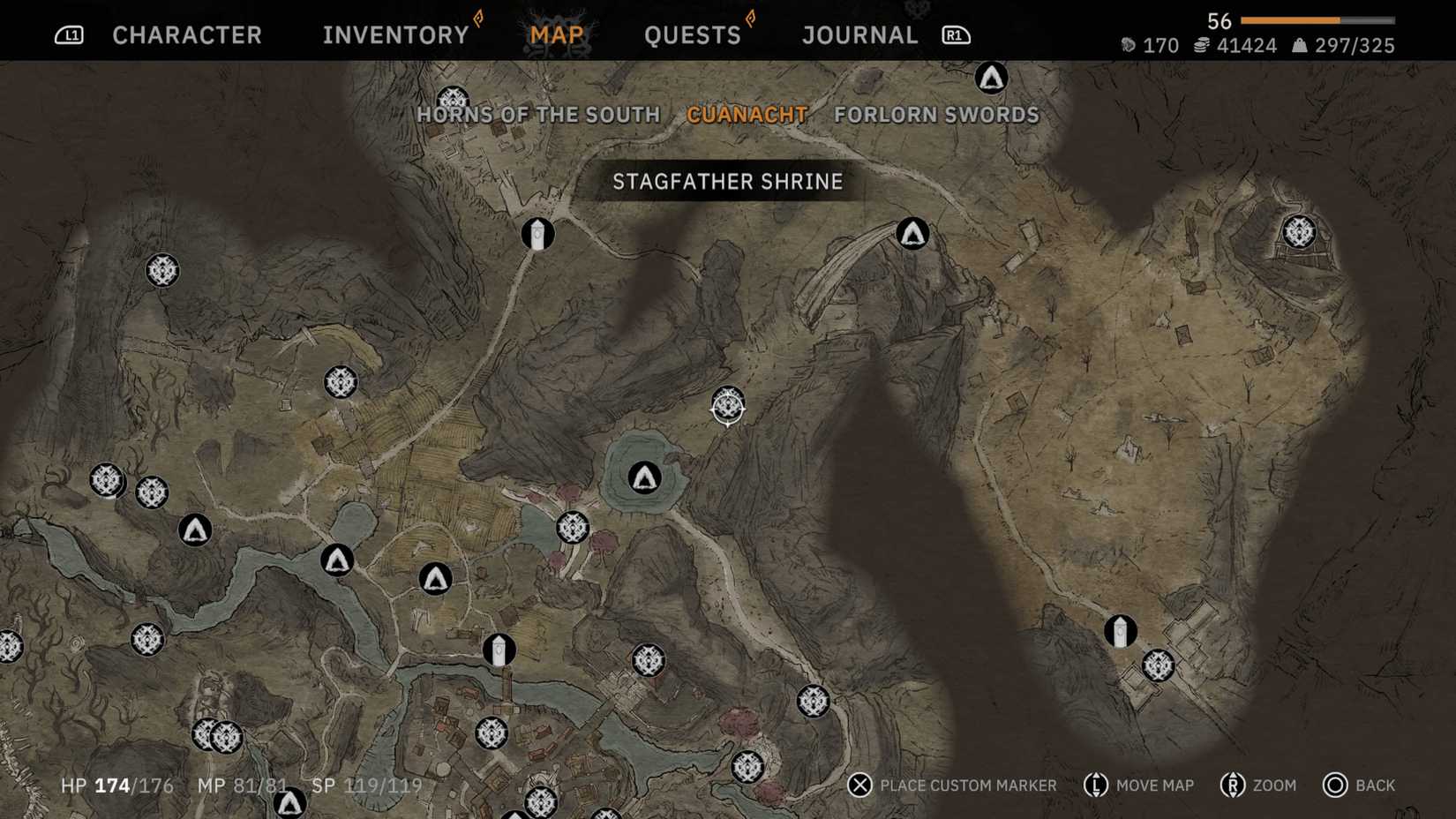Select the waystone tower marker on the right coast
This screenshot has height=819, width=1456.
tap(1119, 631)
